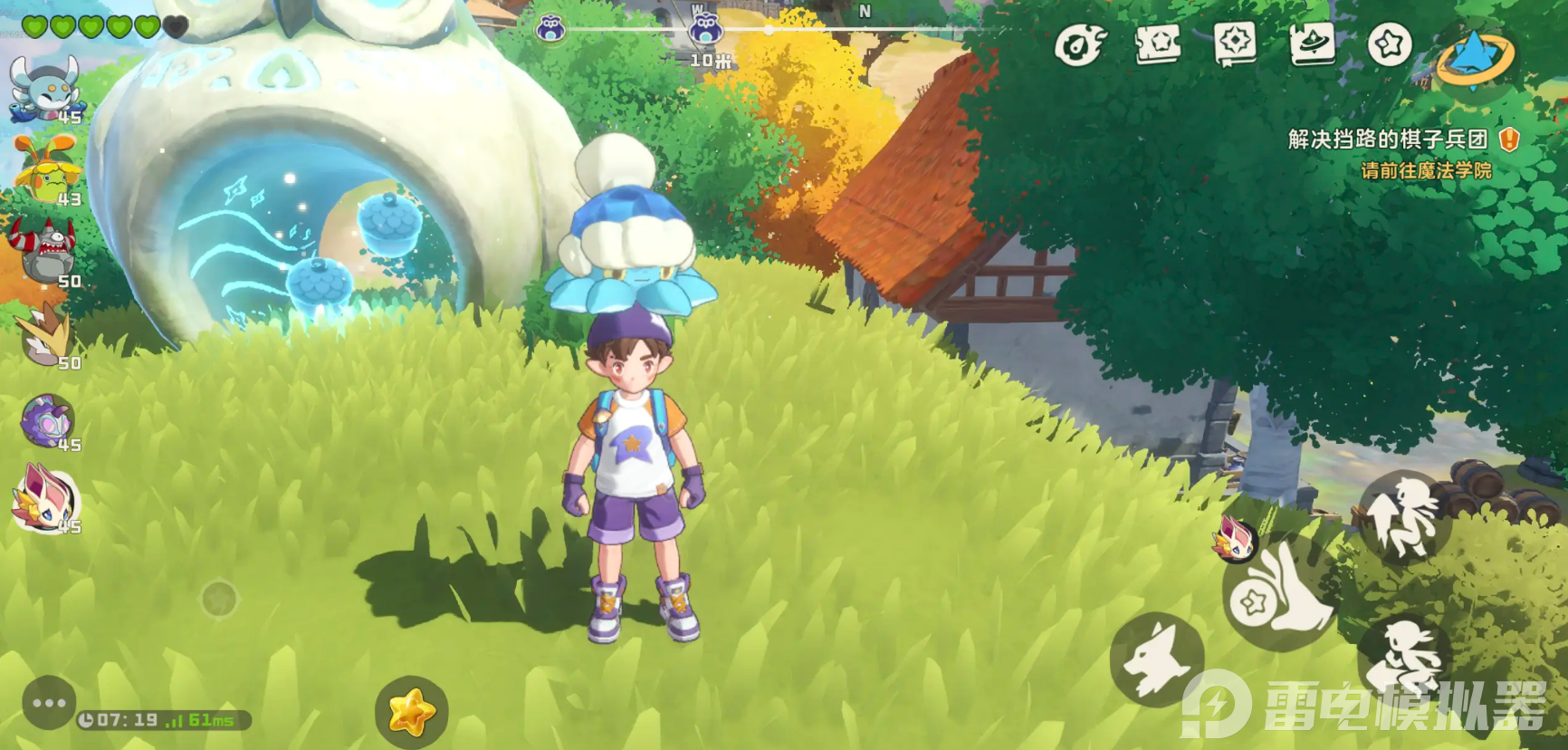Select the purple round pet, level 45

click(x=47, y=420)
